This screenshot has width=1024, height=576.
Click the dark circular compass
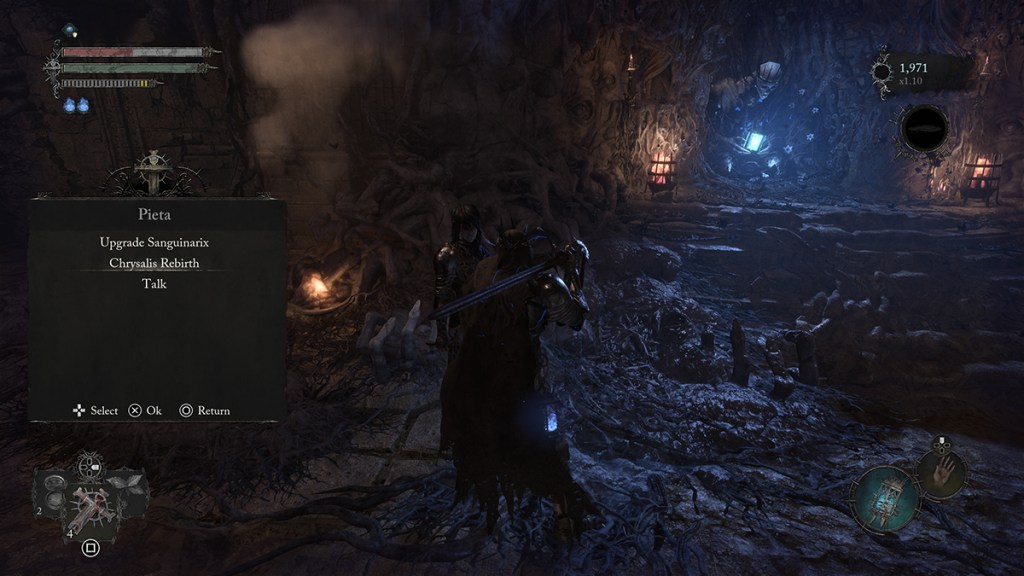tap(924, 129)
